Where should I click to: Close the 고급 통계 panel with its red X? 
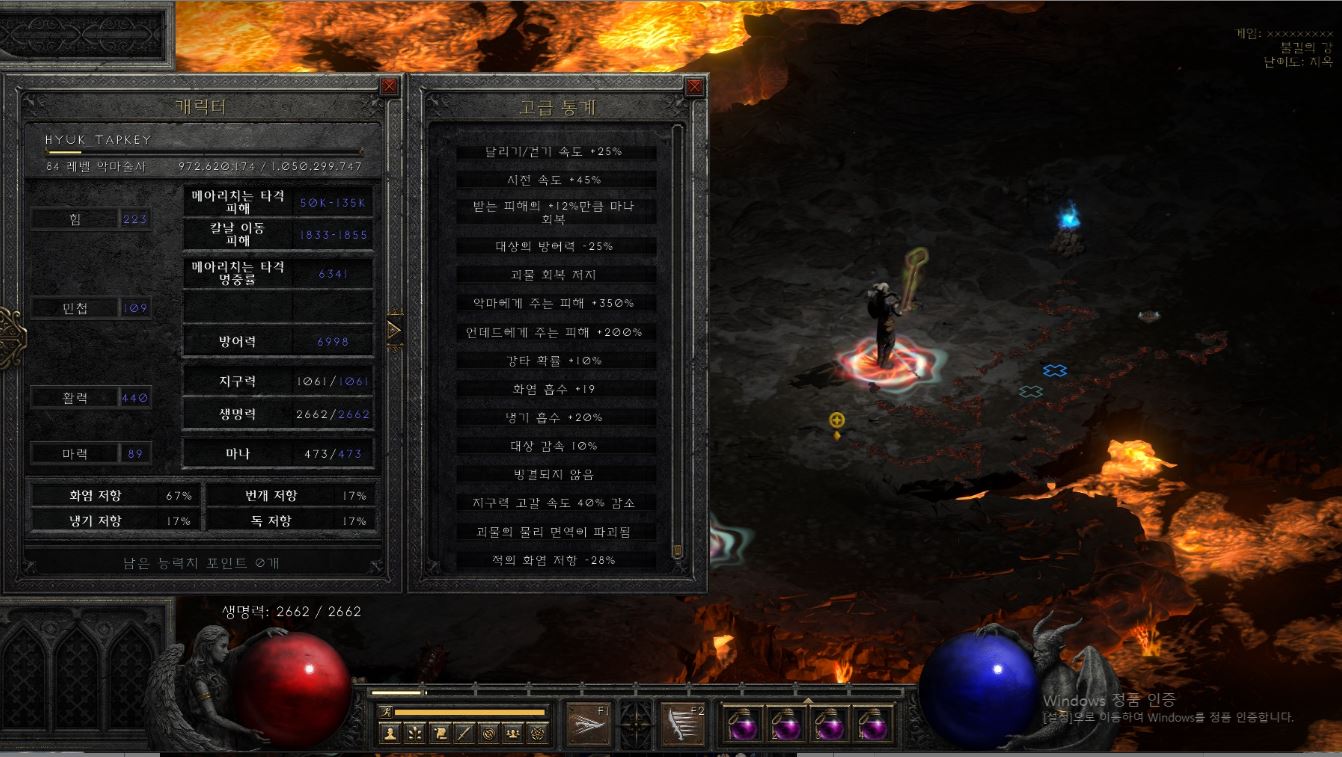point(693,86)
